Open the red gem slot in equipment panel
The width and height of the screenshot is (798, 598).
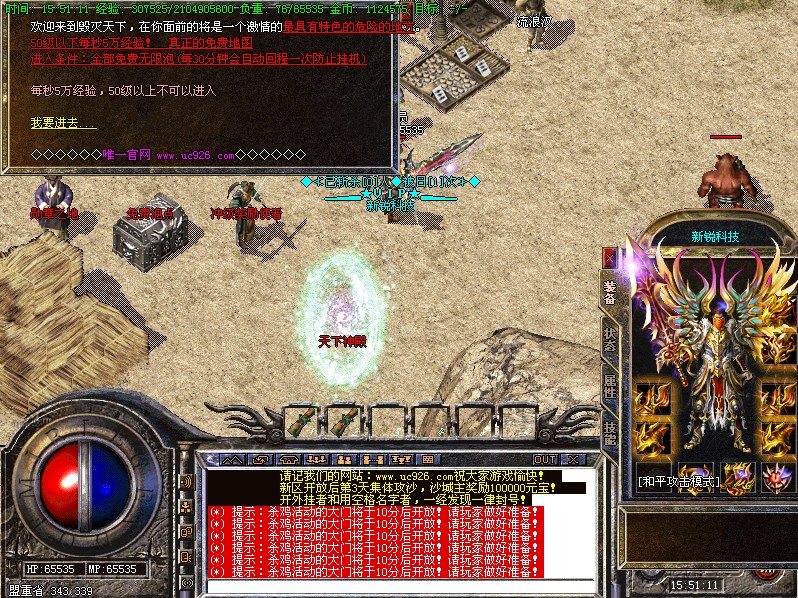777,478
